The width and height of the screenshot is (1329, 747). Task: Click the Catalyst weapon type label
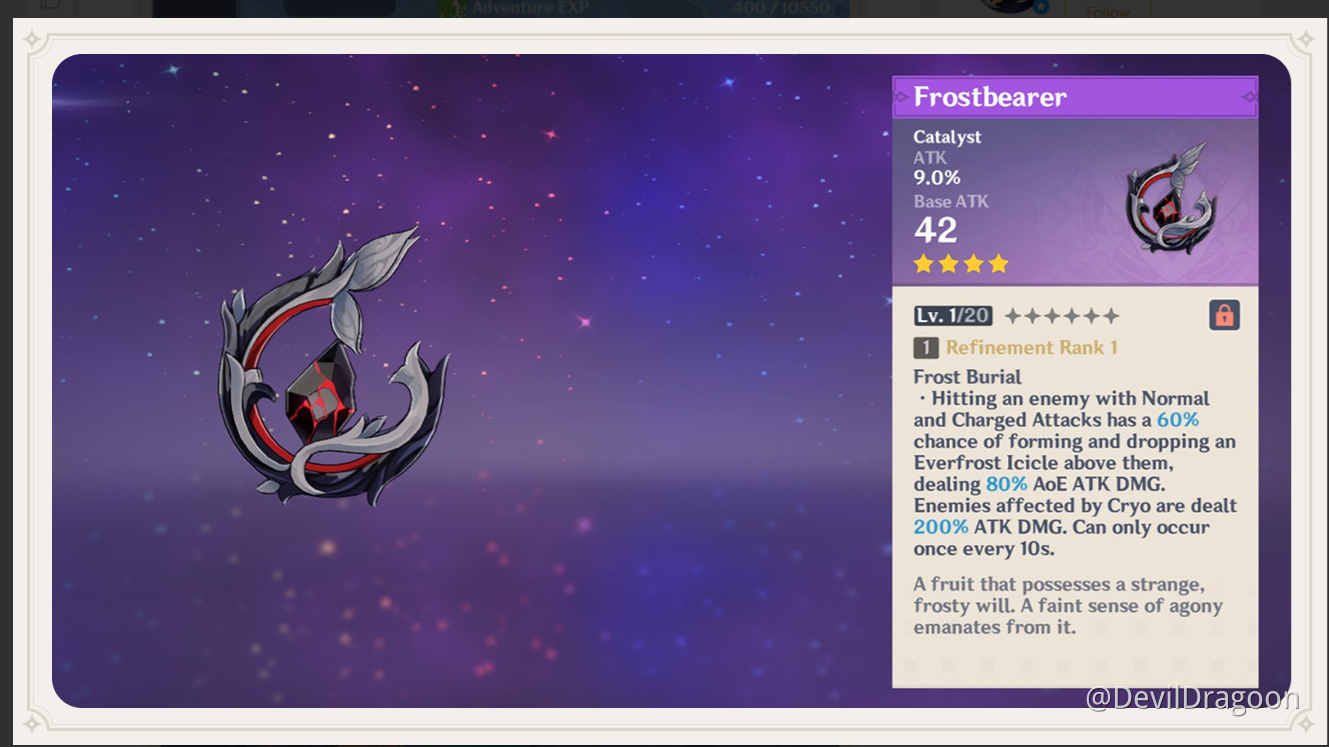tap(947, 137)
